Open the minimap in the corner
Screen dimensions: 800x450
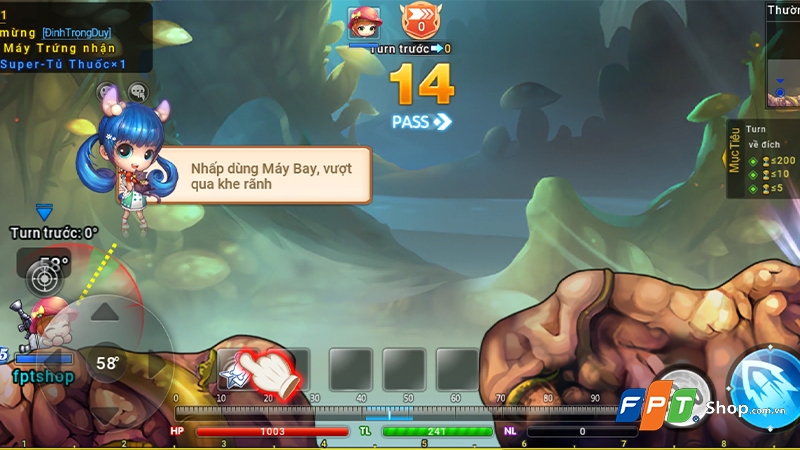click(x=783, y=62)
